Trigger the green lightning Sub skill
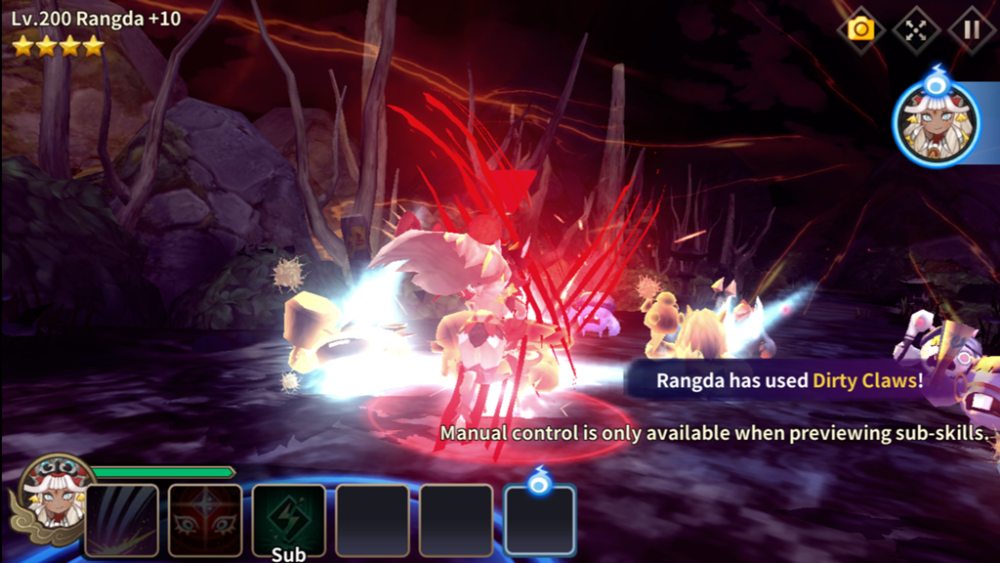Screen dimensions: 1000x563 tap(288, 520)
